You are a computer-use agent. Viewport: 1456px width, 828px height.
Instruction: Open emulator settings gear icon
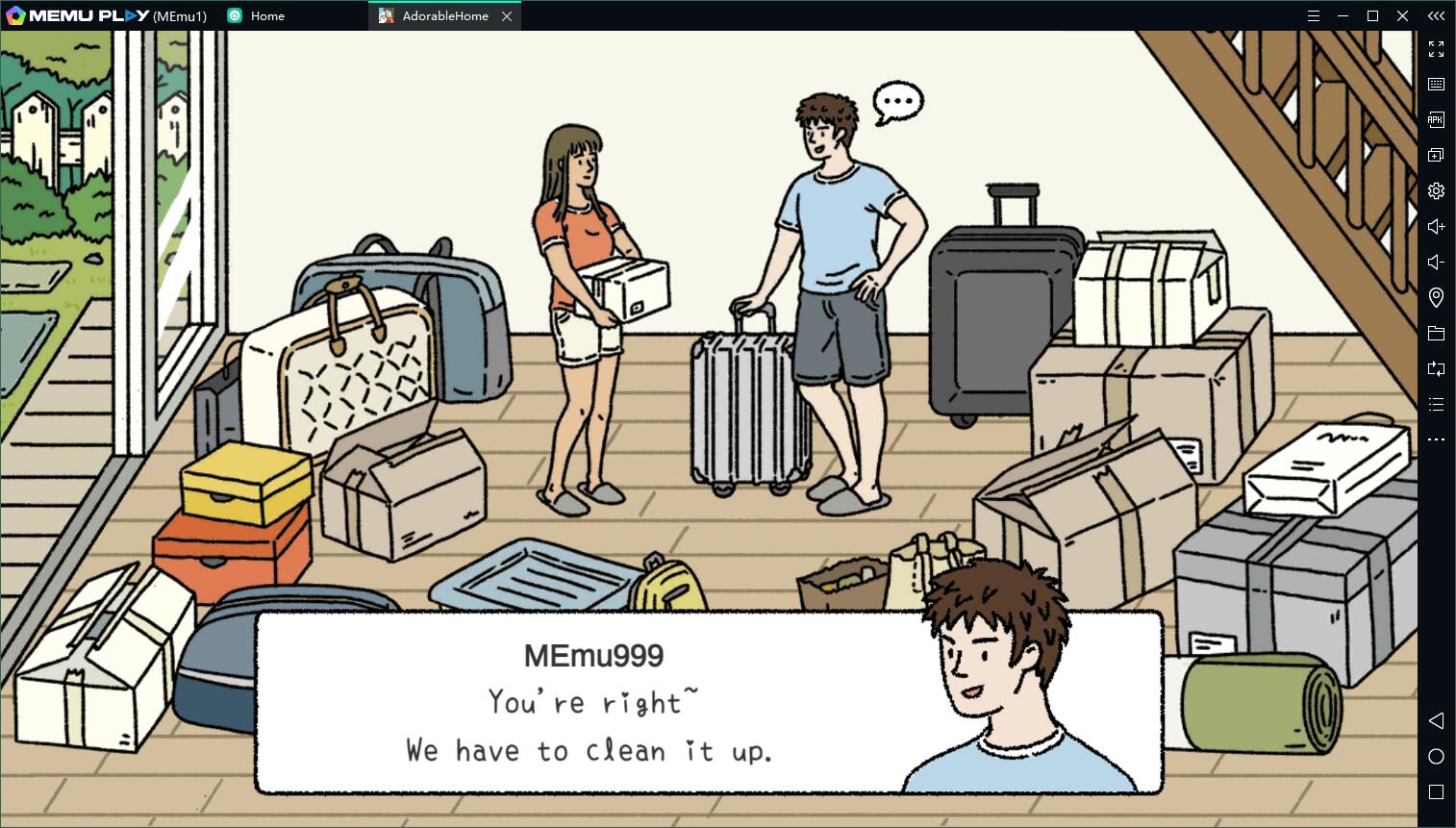1436,190
